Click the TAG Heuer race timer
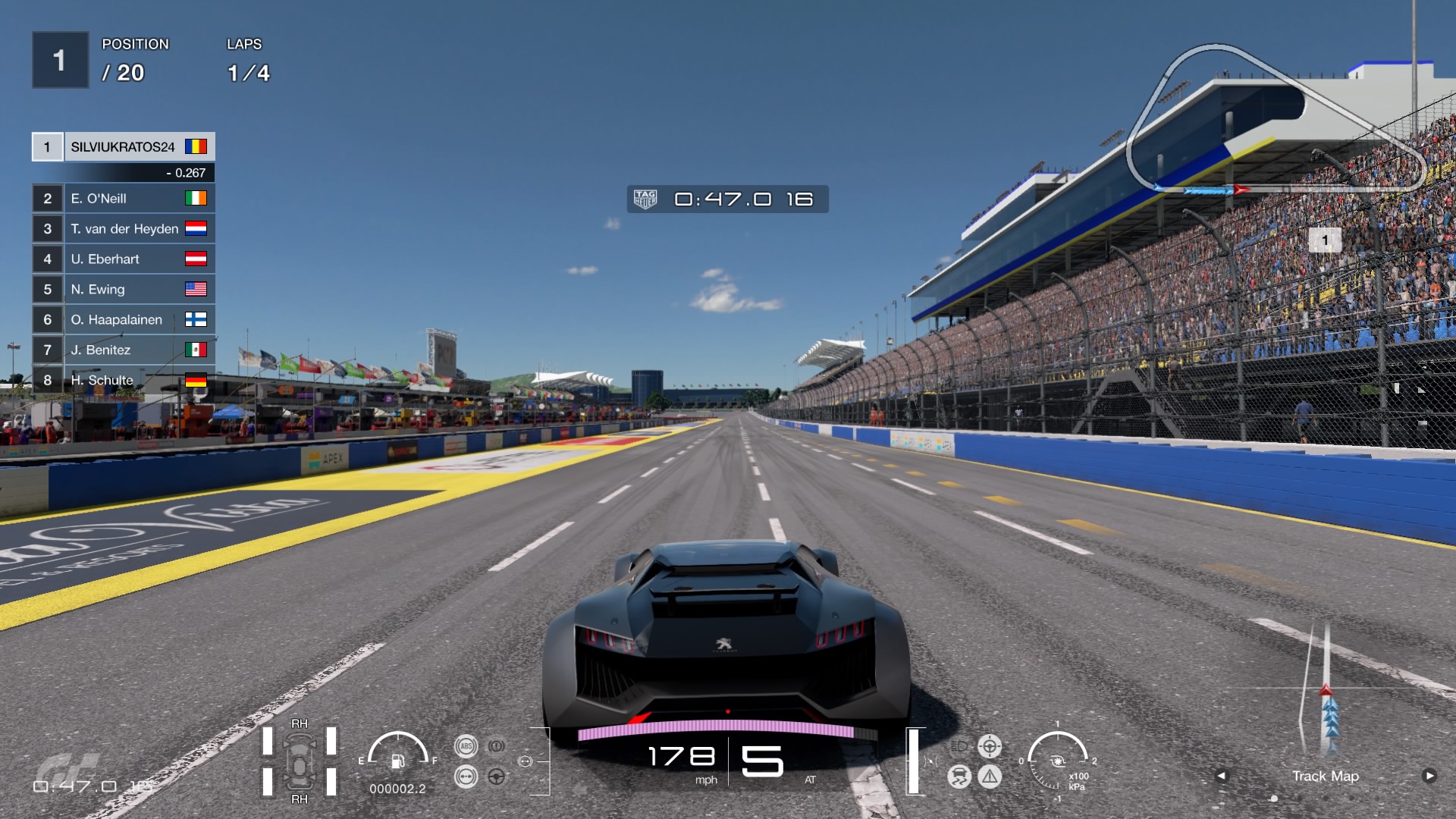The width and height of the screenshot is (1456, 819). (726, 199)
